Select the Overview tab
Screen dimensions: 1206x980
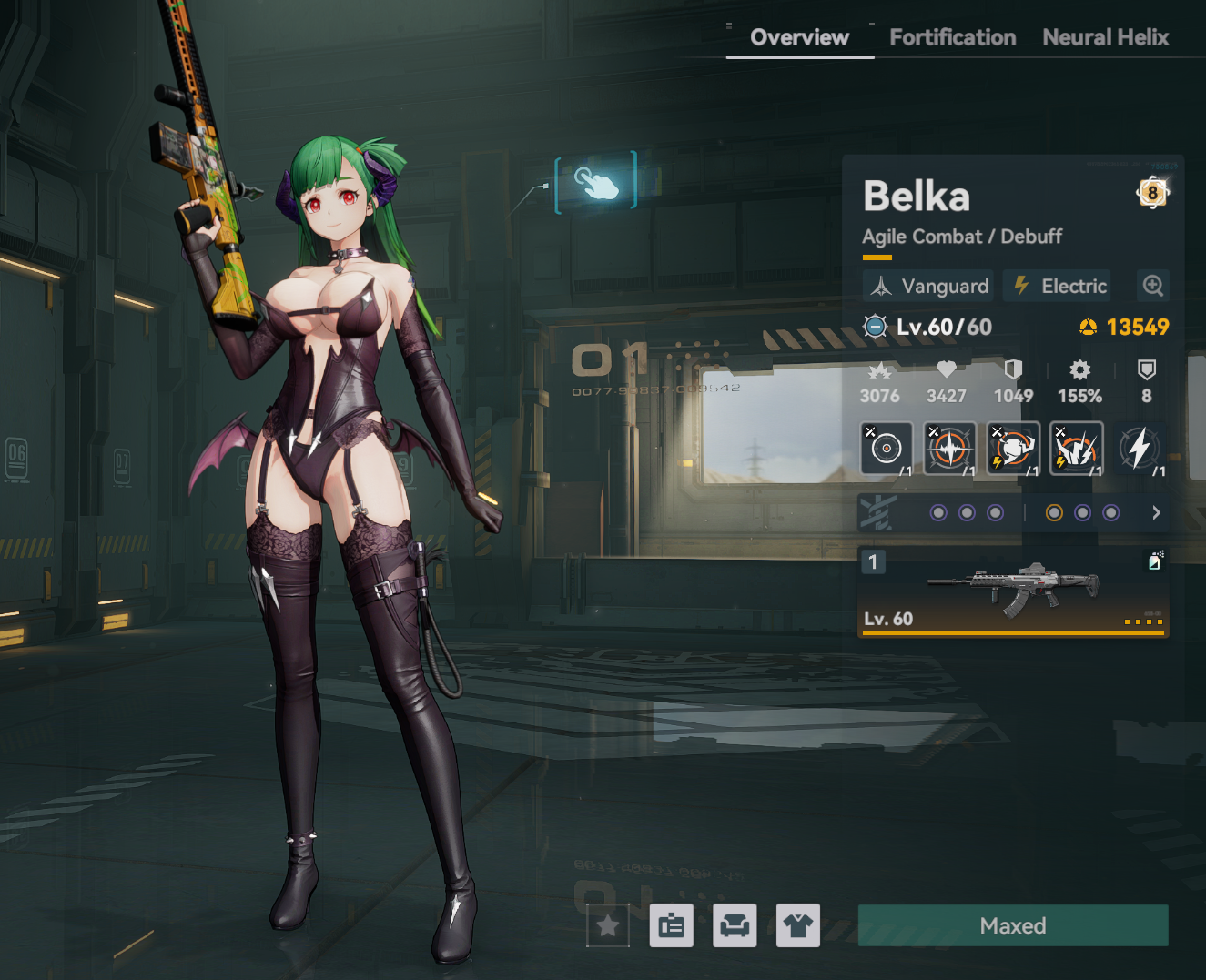[799, 37]
